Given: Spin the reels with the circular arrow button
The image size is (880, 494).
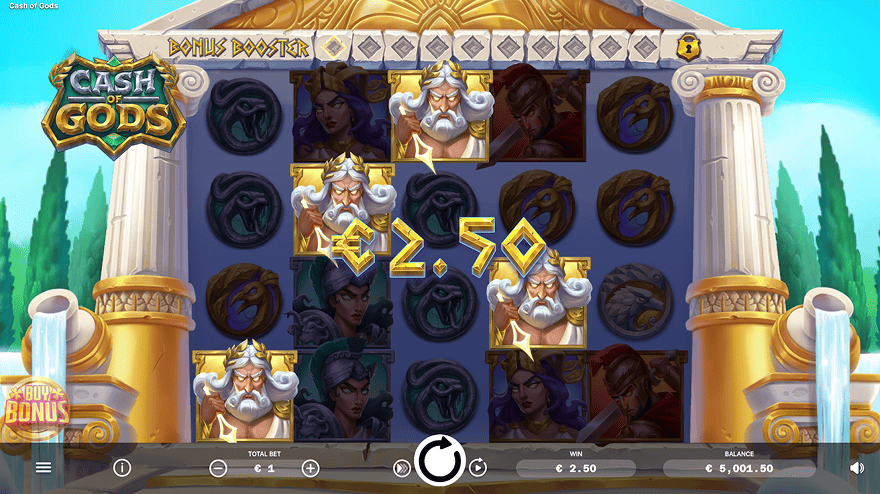Looking at the screenshot, I should click(440, 462).
